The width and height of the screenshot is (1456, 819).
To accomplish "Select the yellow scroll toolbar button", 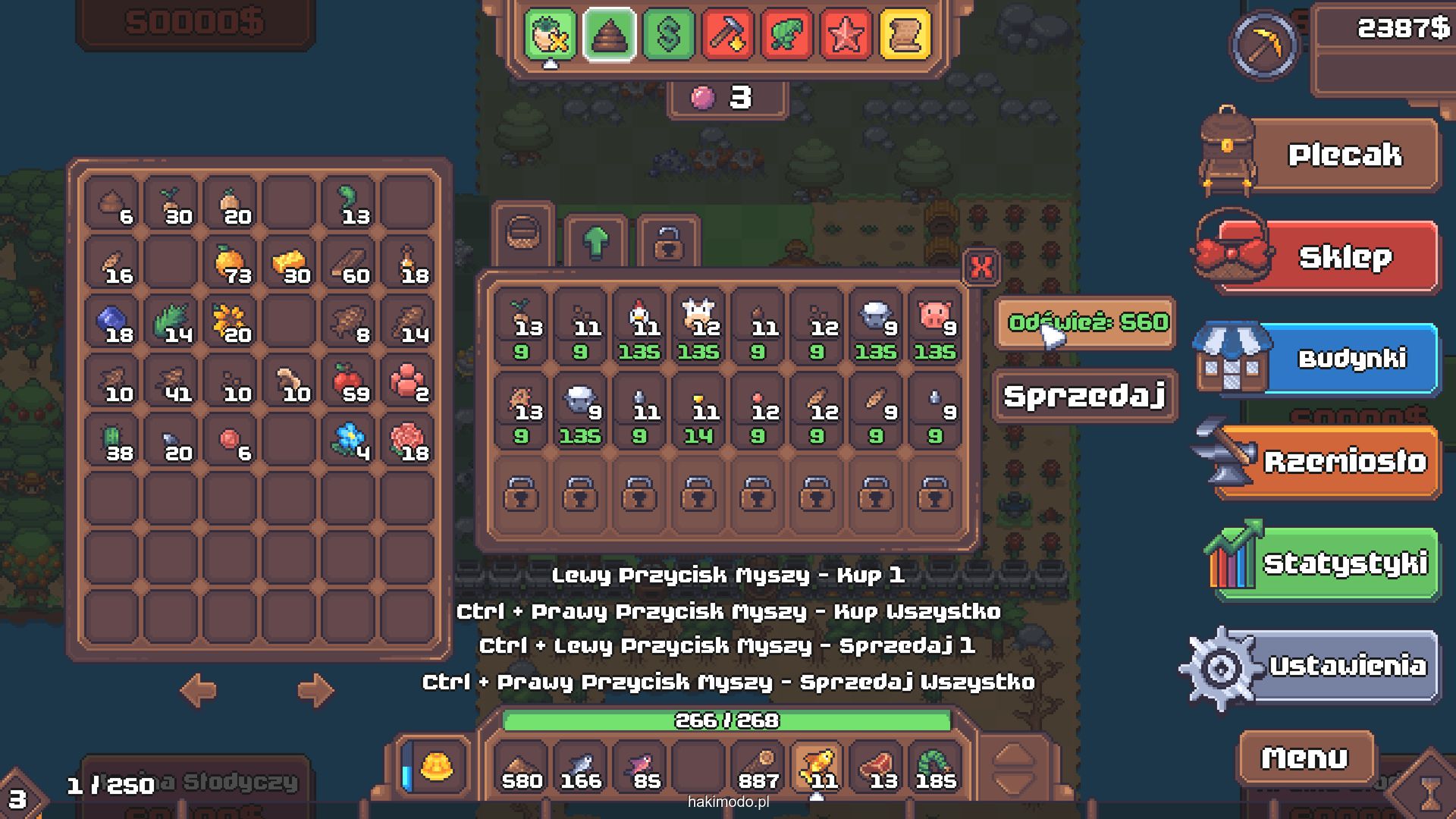I will 905,34.
